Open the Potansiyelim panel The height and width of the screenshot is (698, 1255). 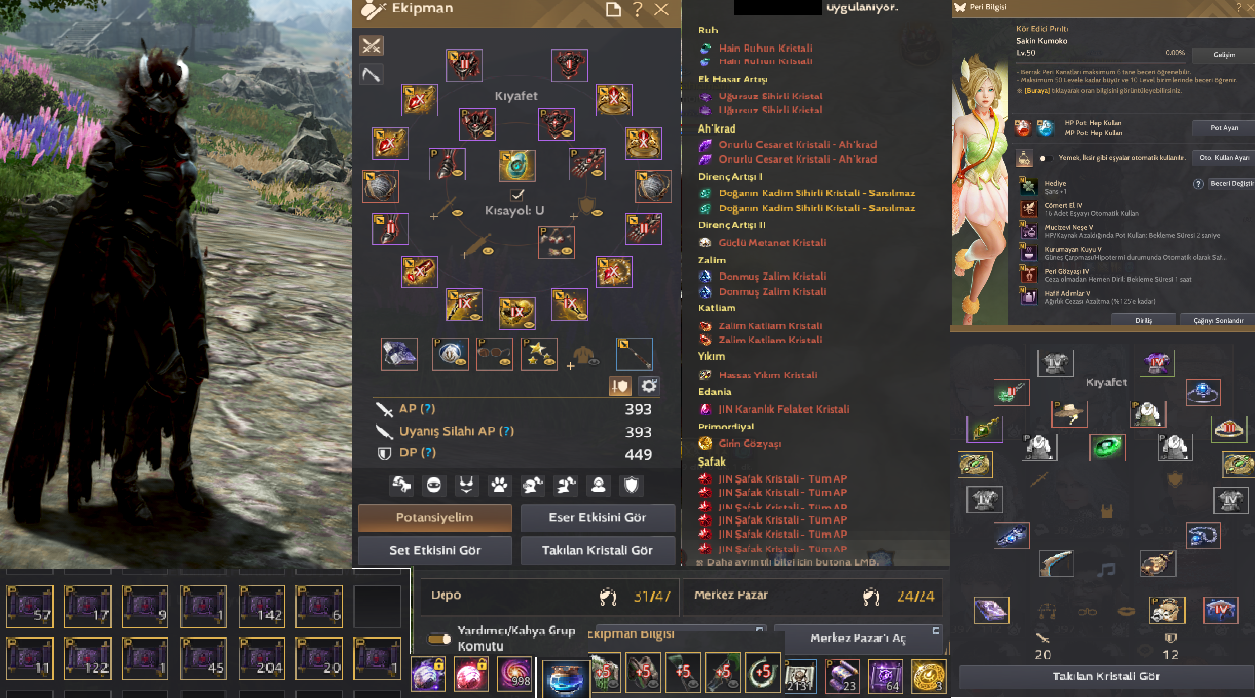434,518
